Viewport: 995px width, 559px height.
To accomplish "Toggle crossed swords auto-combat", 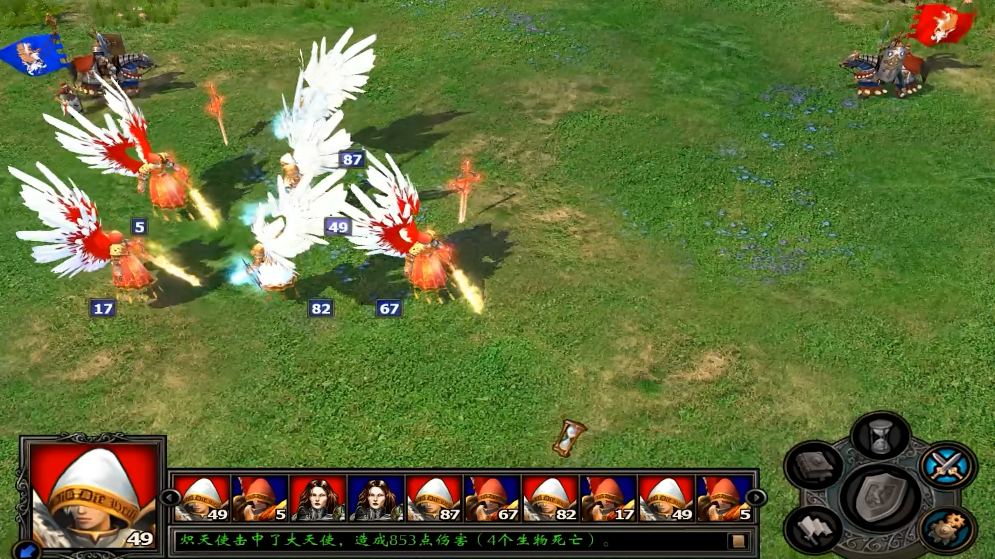I will click(x=946, y=466).
